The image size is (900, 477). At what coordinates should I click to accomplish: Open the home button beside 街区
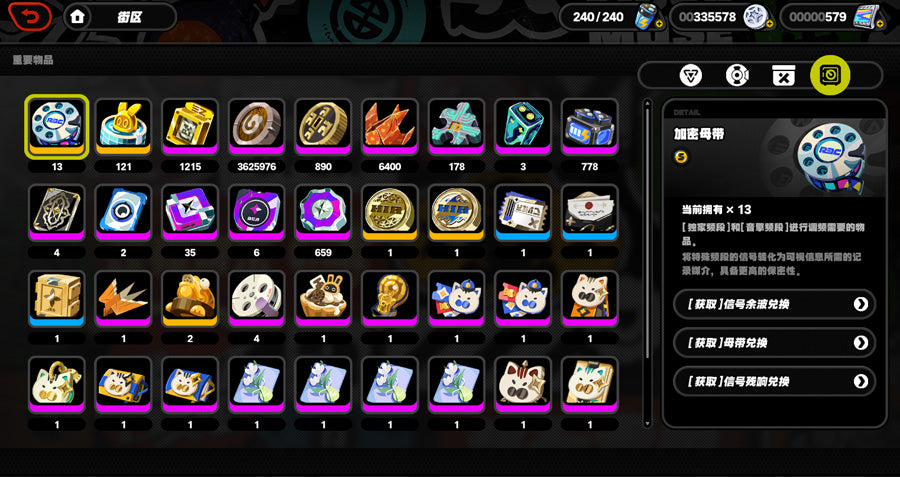pyautogui.click(x=78, y=16)
